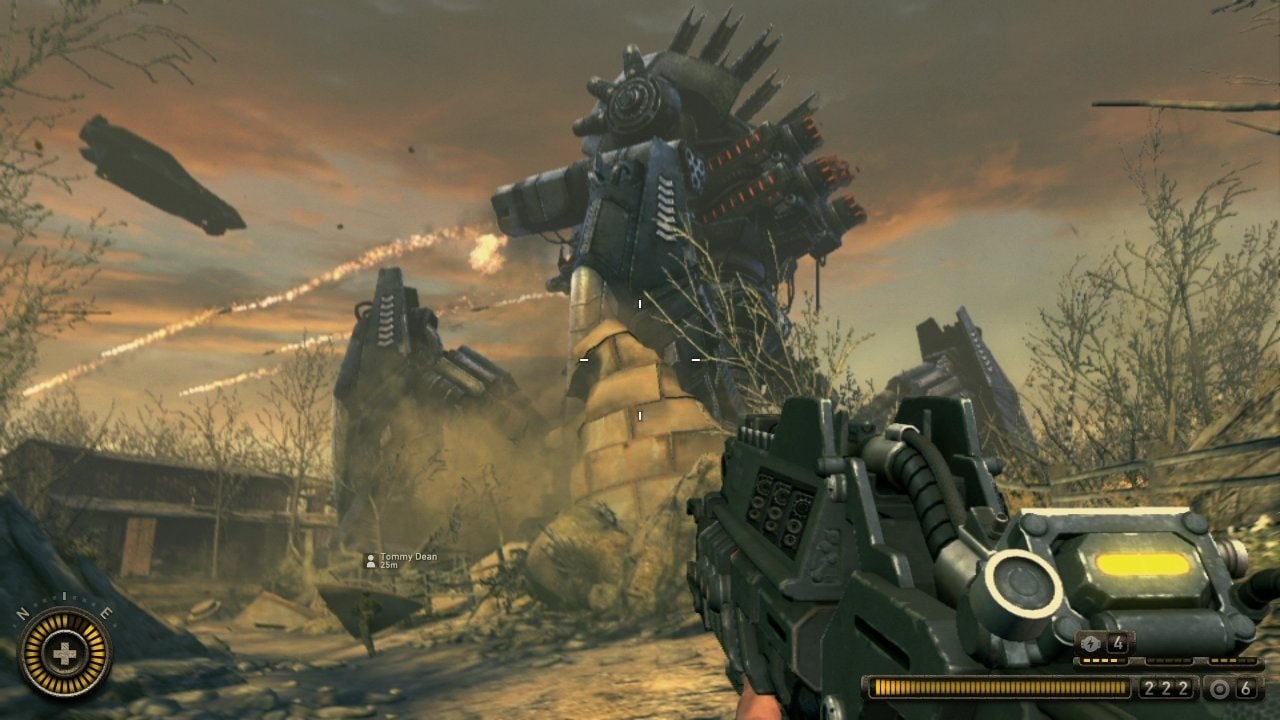Click the circular health compass dial
This screenshot has height=720, width=1280.
point(65,653)
